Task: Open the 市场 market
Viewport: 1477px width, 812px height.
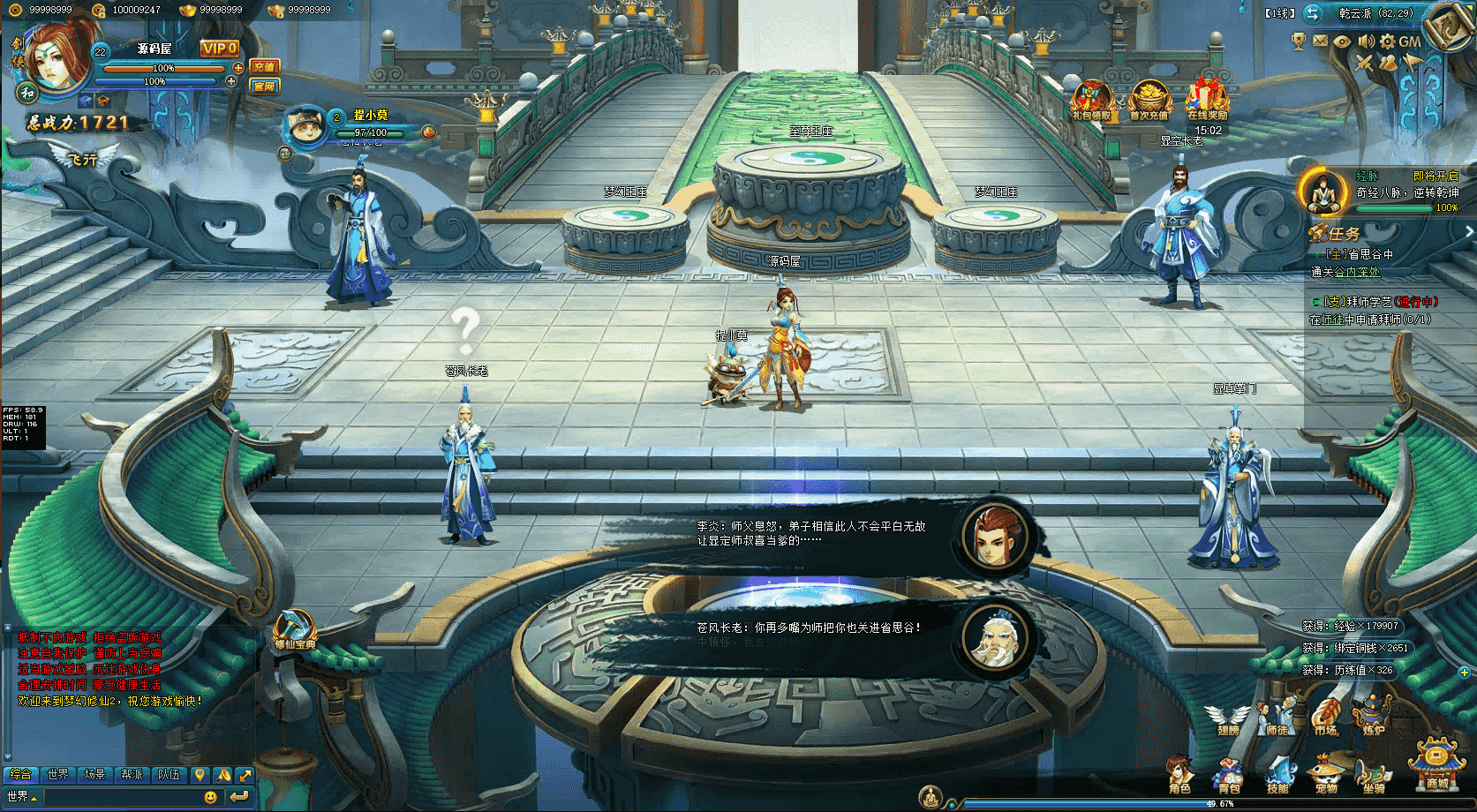Action: [1325, 718]
